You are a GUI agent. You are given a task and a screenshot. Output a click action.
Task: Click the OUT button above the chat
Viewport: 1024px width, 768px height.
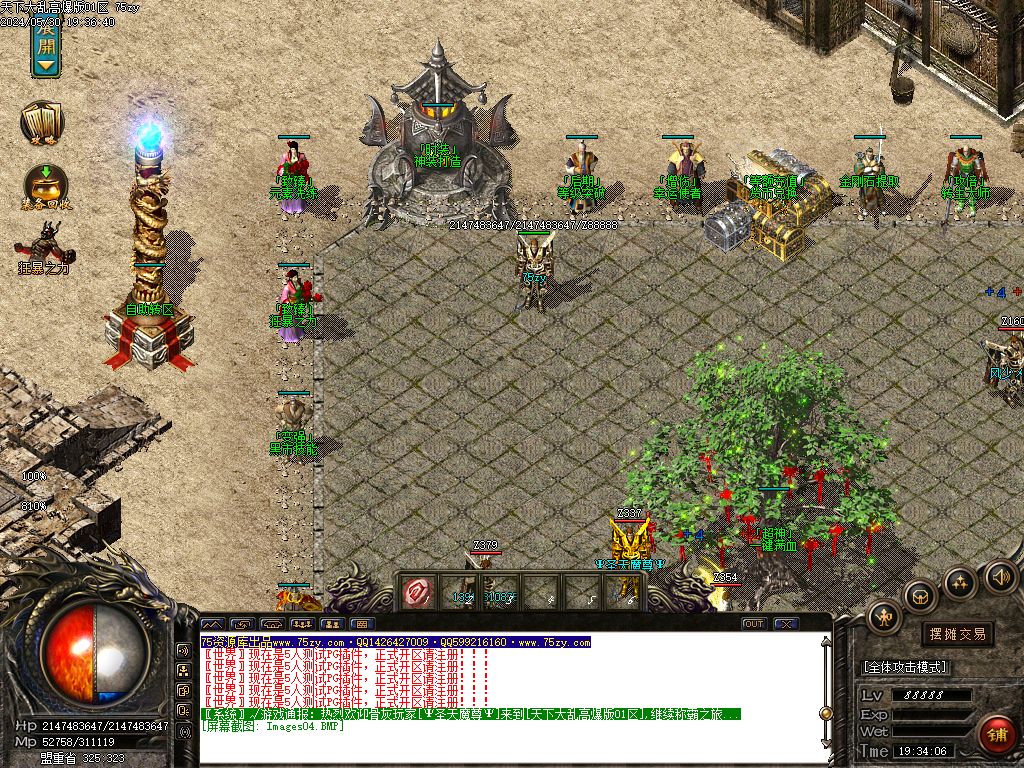click(754, 624)
